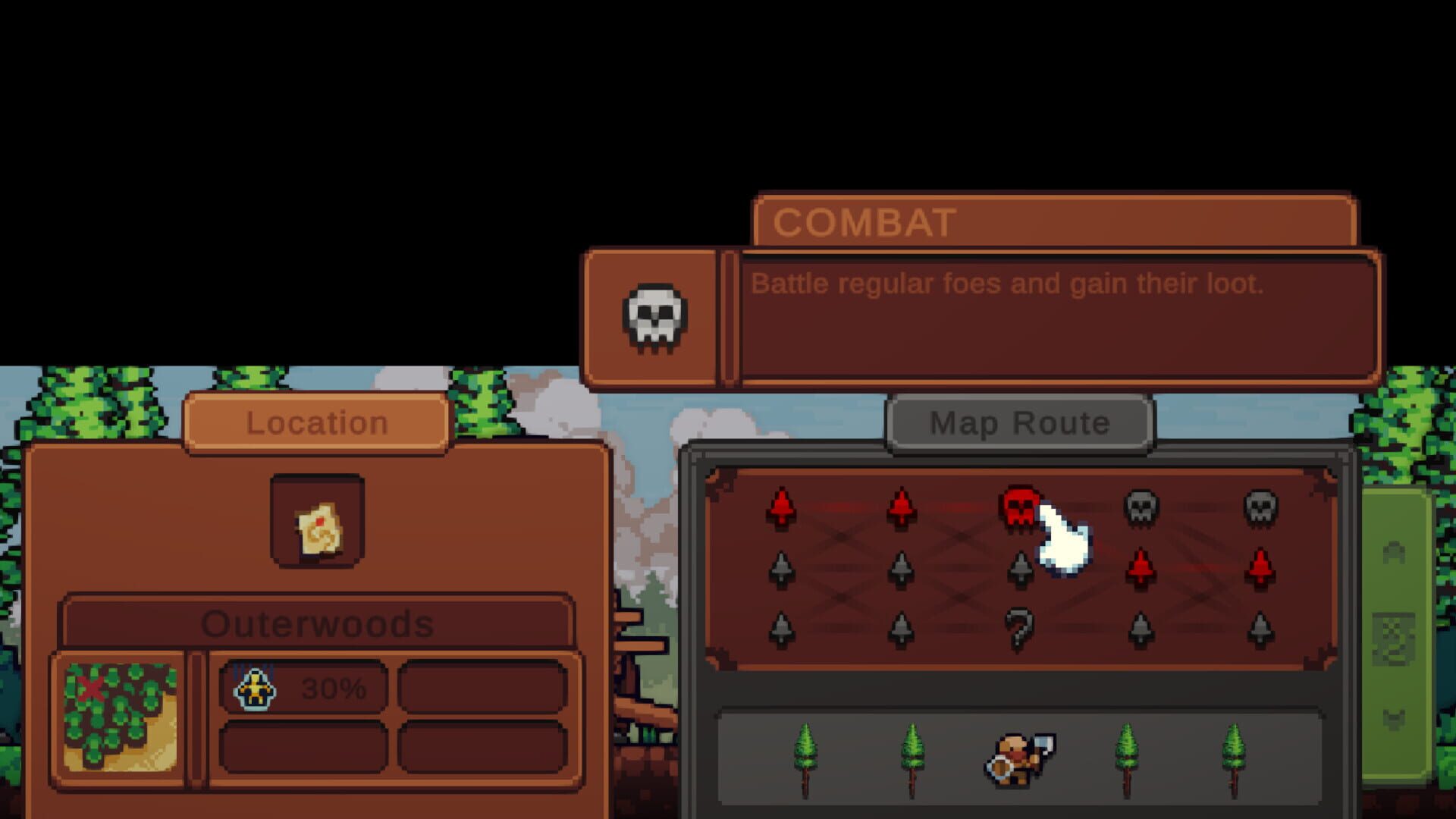This screenshot has width=1456, height=819.
Task: Click the Outerwoods title bar
Action: click(x=317, y=624)
